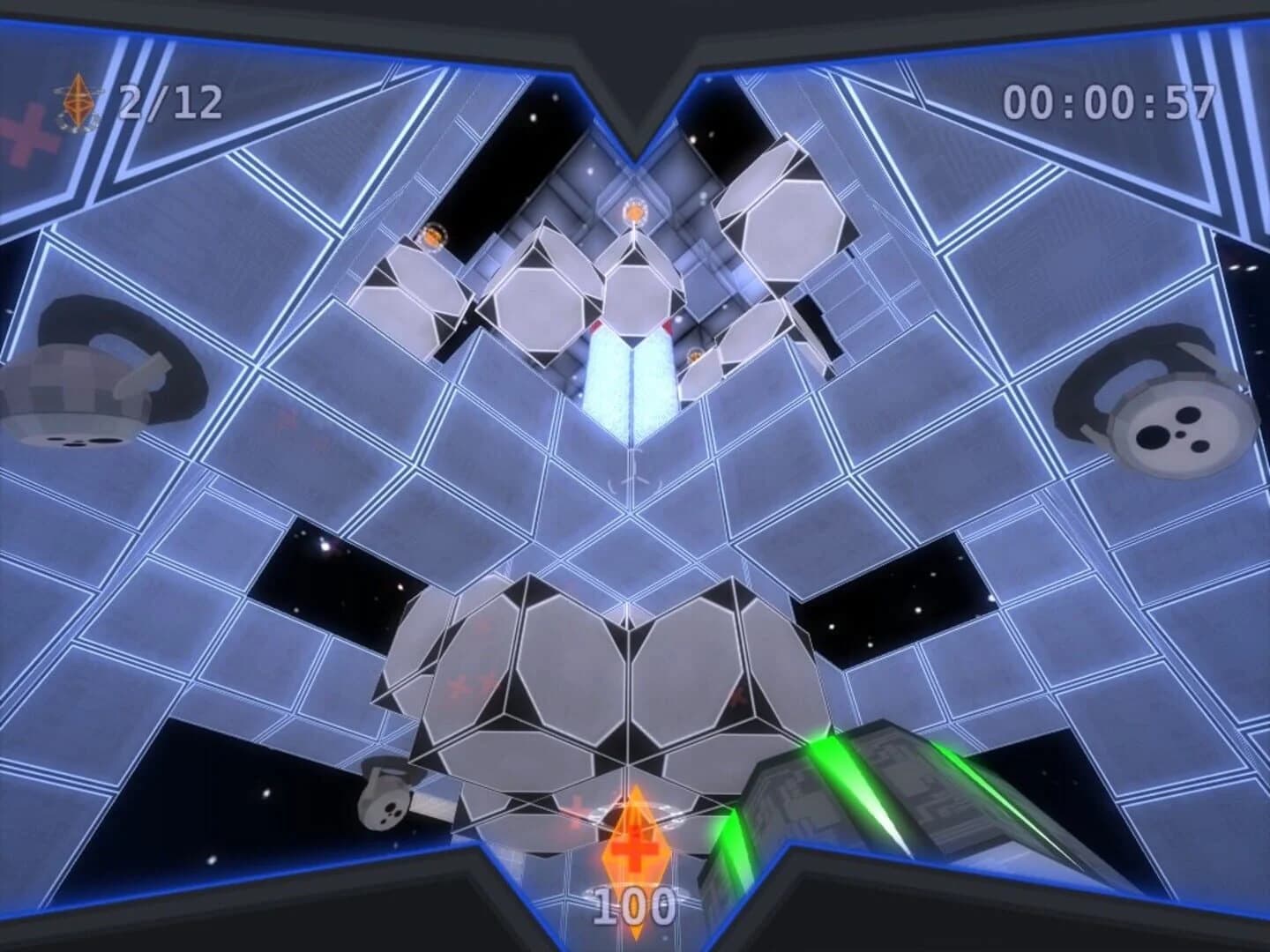Click the spinning gem icon in the HUD

click(x=78, y=100)
